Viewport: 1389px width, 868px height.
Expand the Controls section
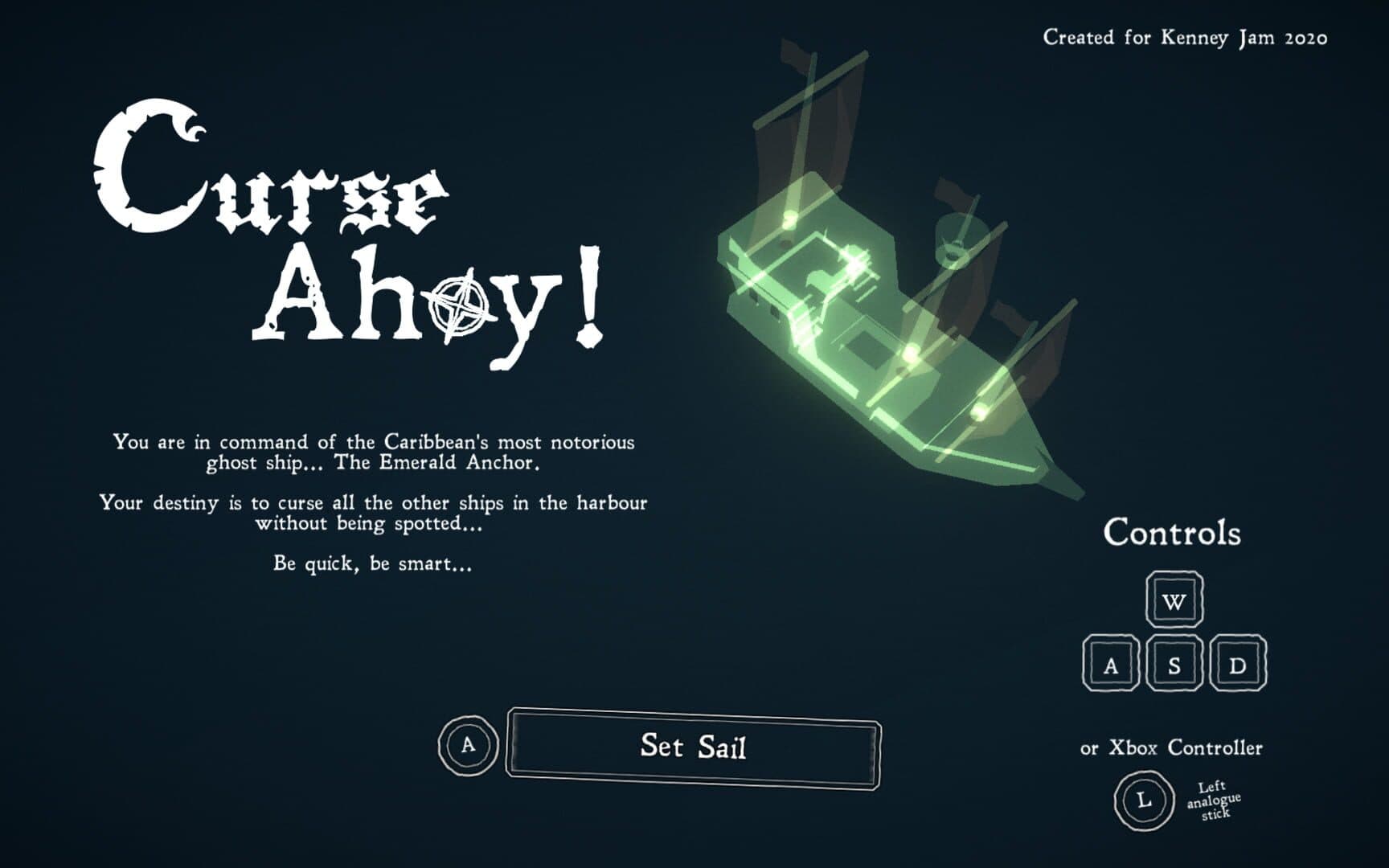(x=1173, y=532)
